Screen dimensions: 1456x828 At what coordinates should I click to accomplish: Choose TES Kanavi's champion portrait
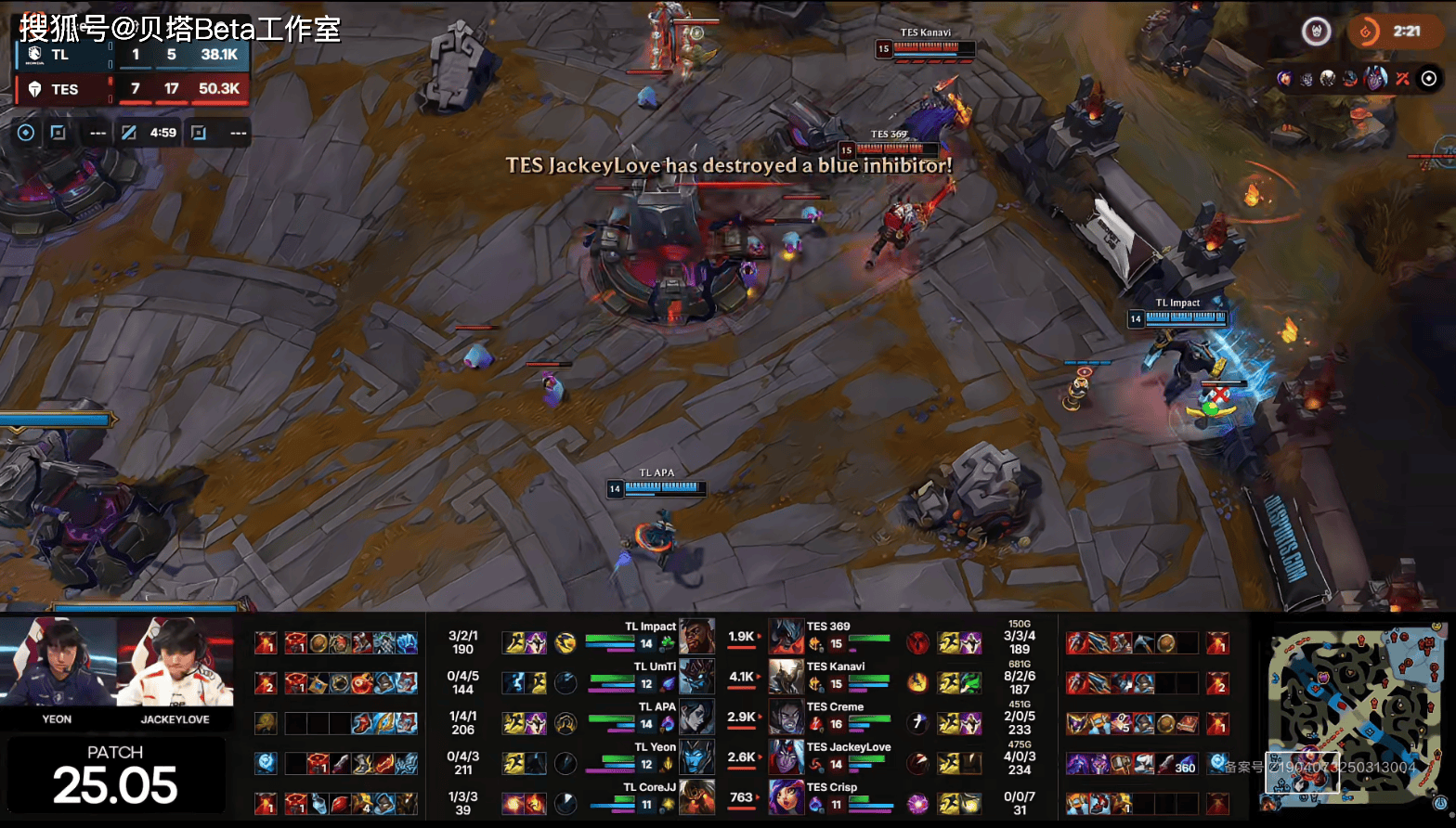(x=786, y=677)
